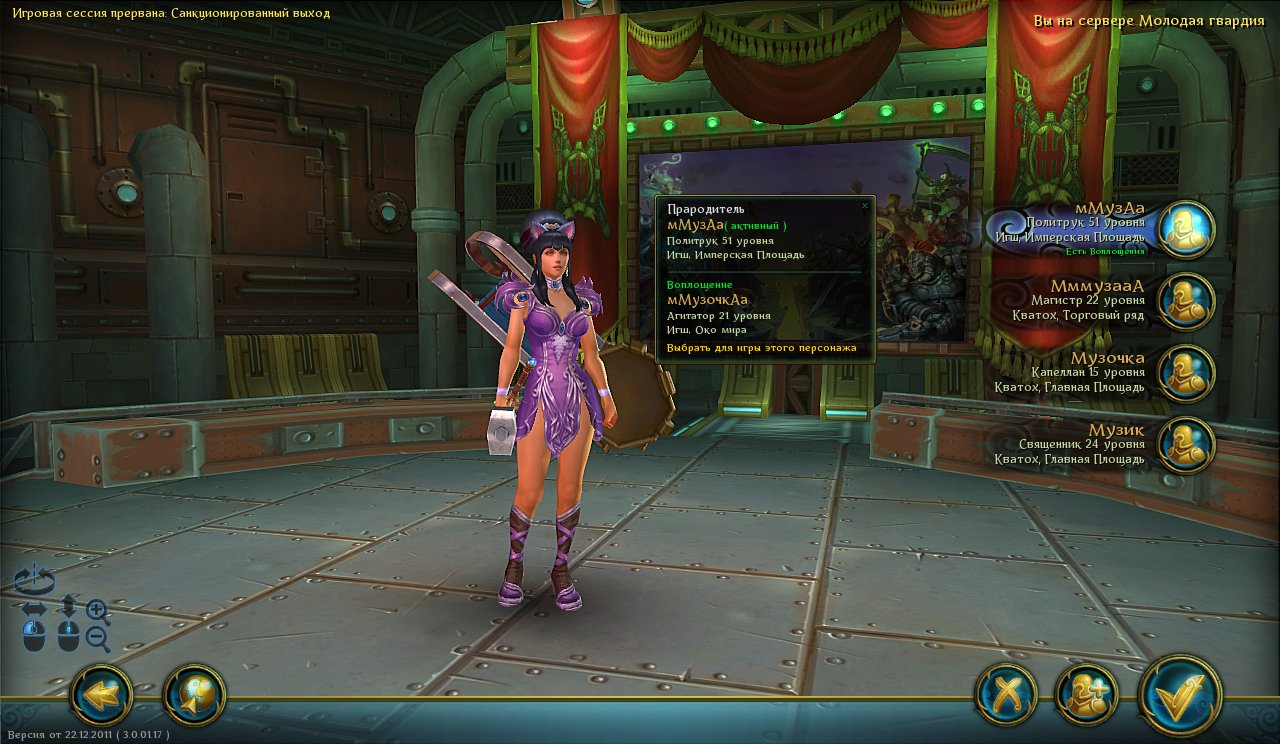Open create-character button with plus sign

tap(1086, 694)
